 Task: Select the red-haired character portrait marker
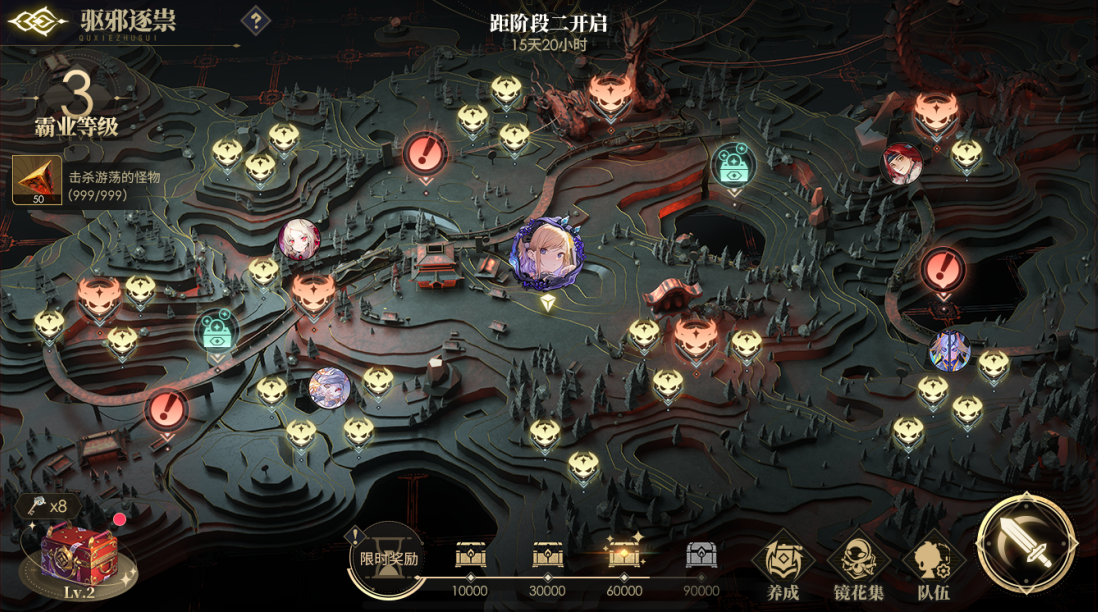(x=902, y=163)
